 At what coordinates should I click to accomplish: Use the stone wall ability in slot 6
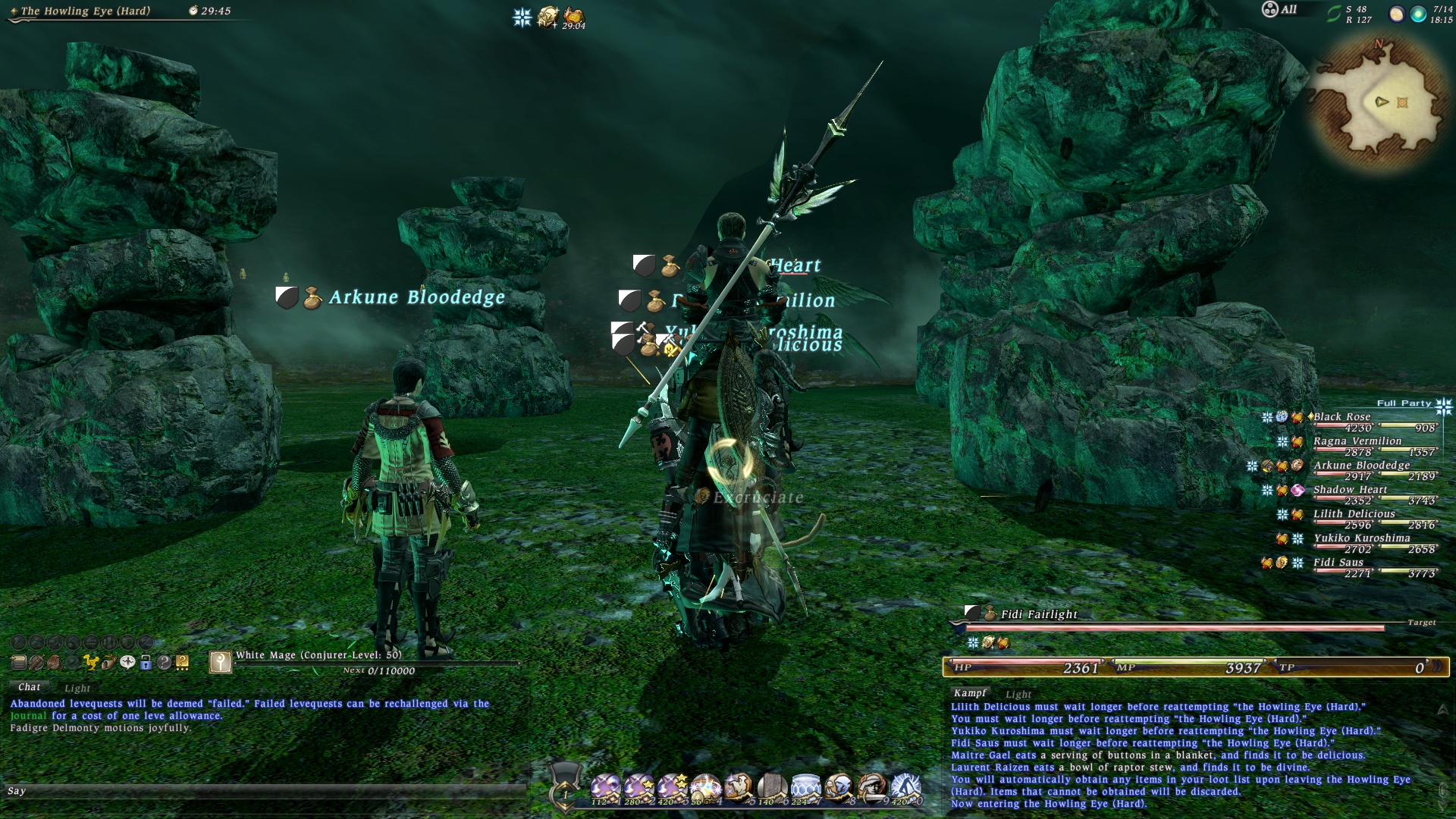coord(772,789)
